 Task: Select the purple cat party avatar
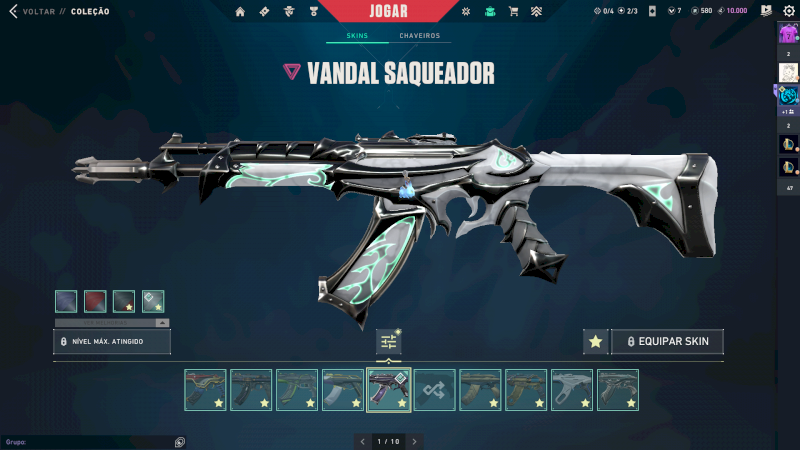[x=787, y=33]
